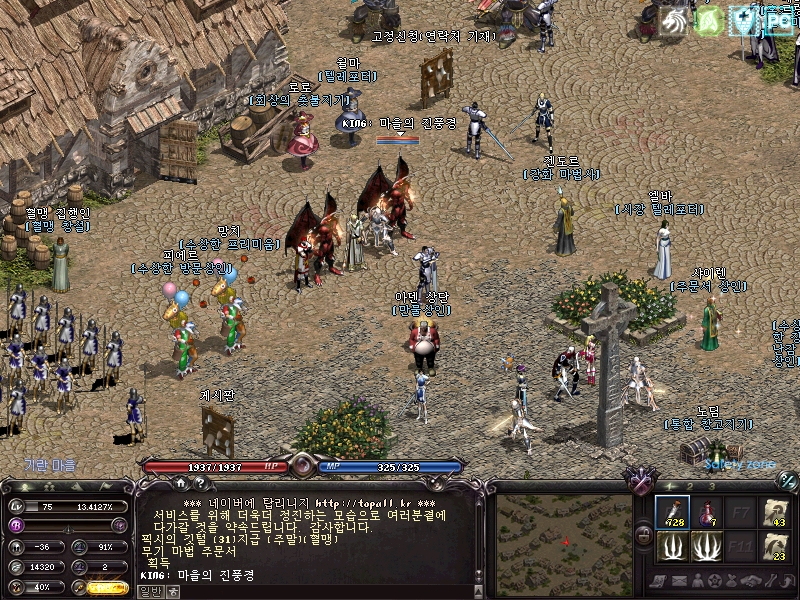Use the scroll slot showing 23
This screenshot has height=600, width=800.
(x=775, y=547)
